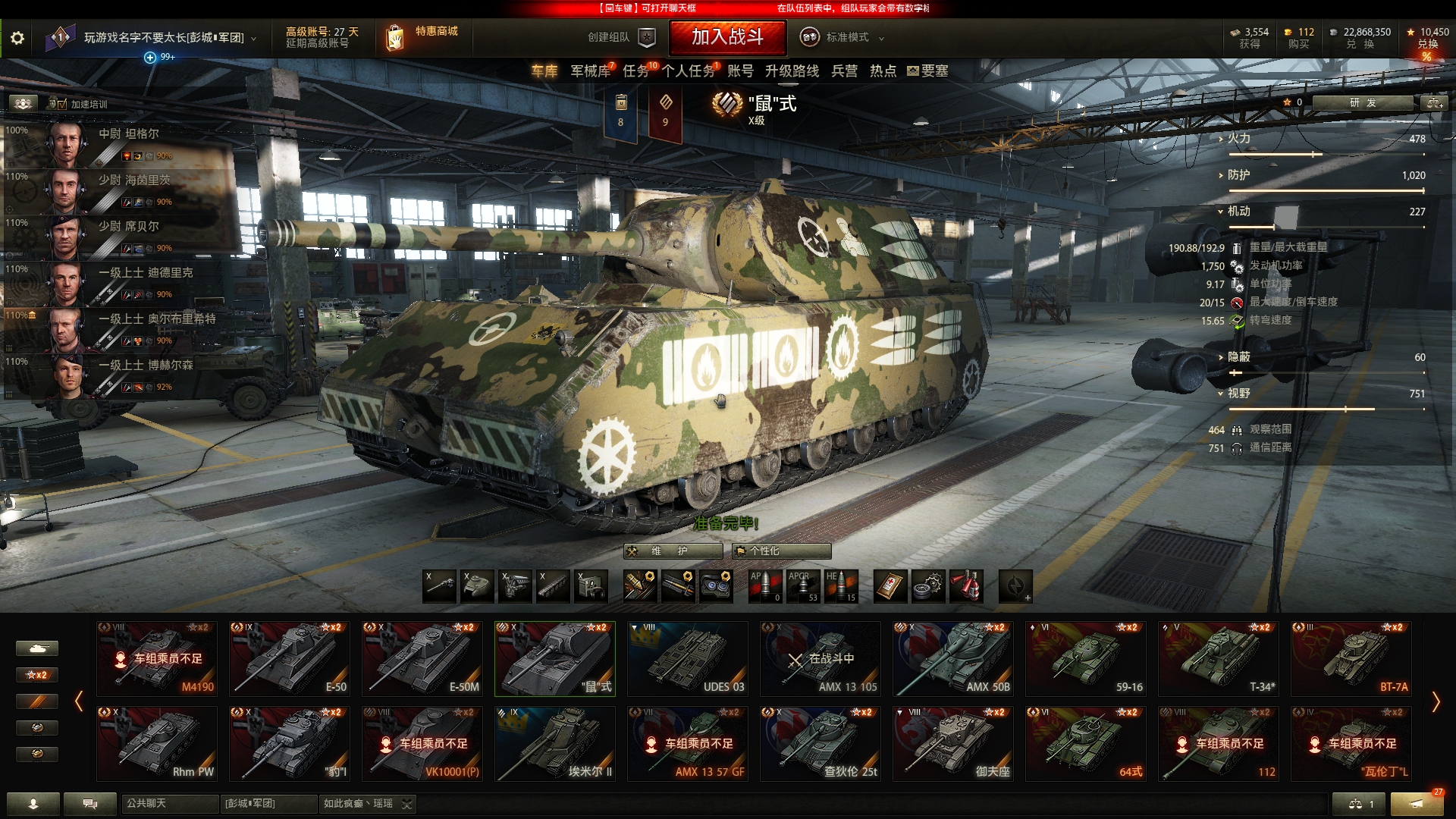Select the E-50M tank in the carousel
The width and height of the screenshot is (1456, 819).
click(422, 659)
